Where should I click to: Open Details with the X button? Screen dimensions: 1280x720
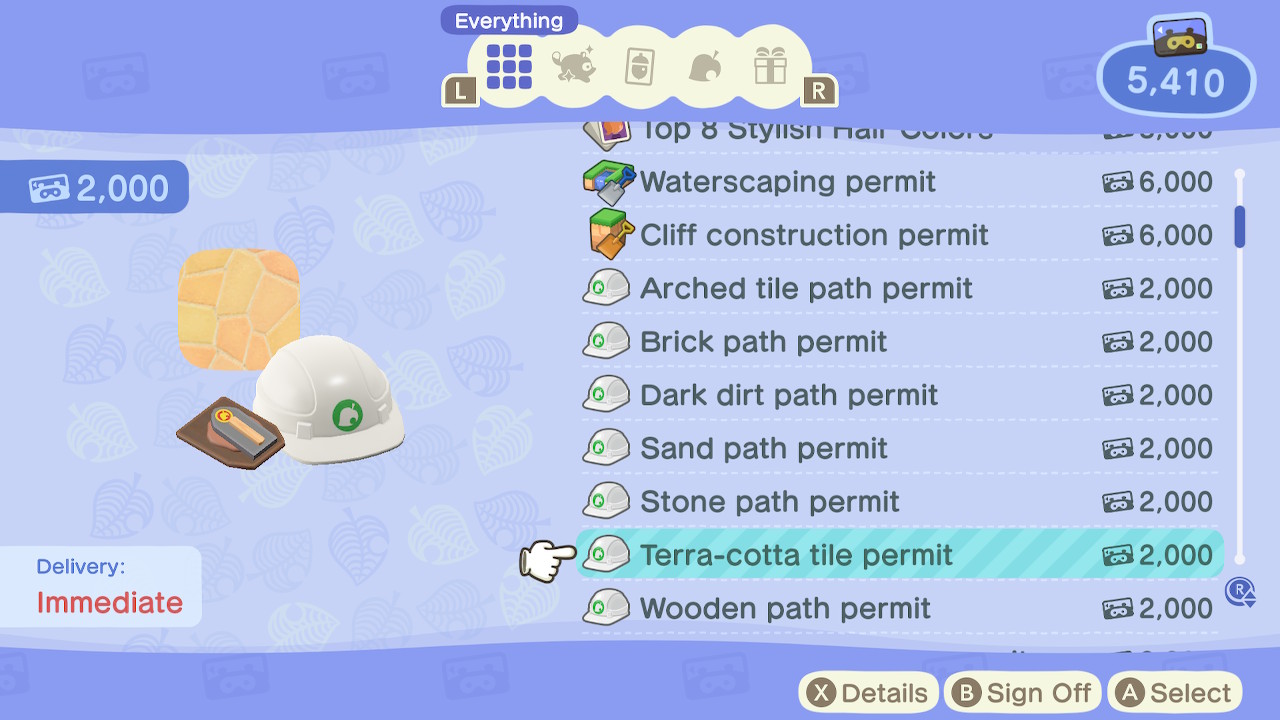point(868,691)
